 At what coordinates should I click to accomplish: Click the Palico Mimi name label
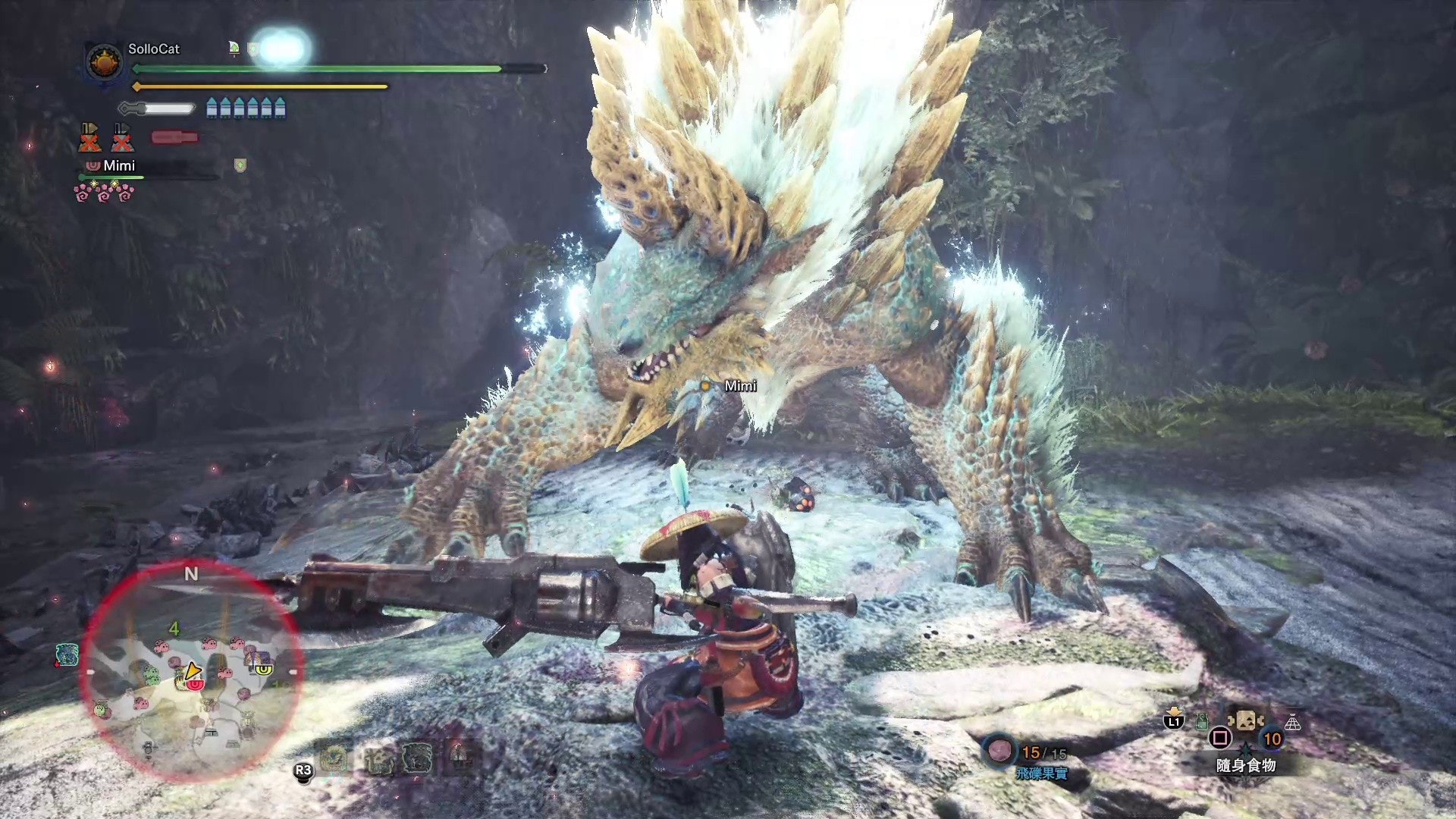[x=118, y=165]
